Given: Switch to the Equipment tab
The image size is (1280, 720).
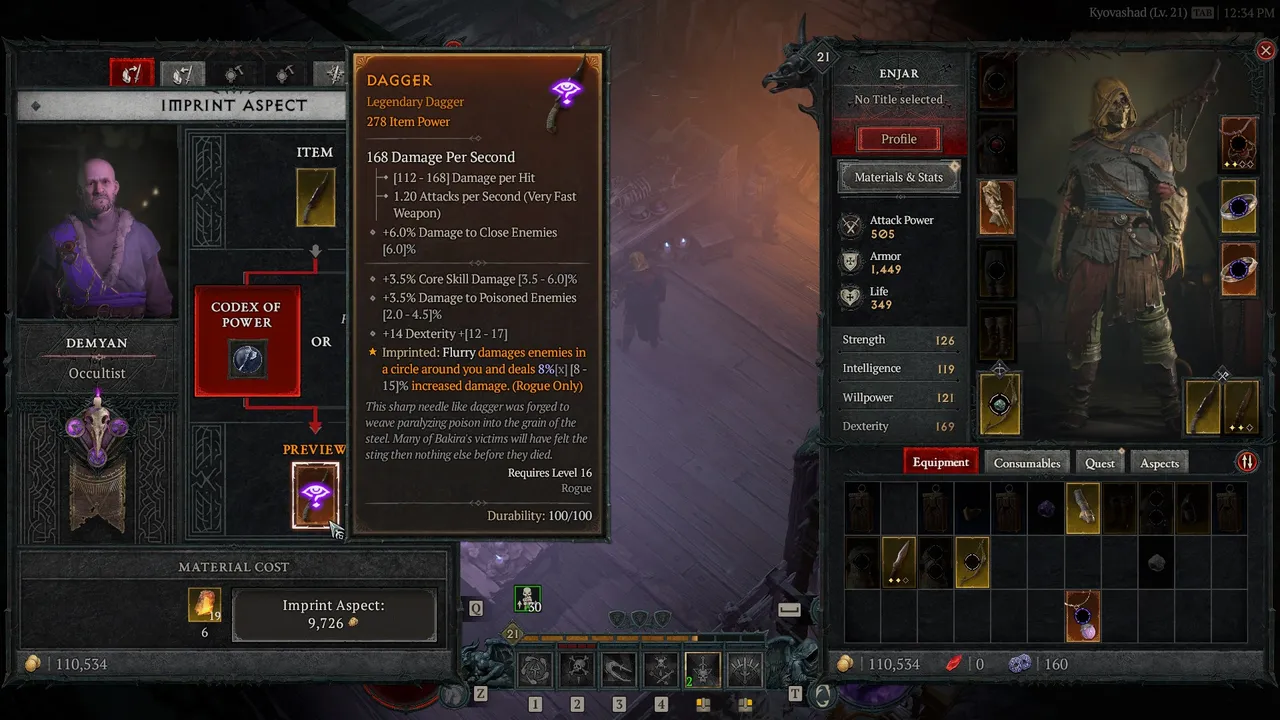Looking at the screenshot, I should pos(940,462).
